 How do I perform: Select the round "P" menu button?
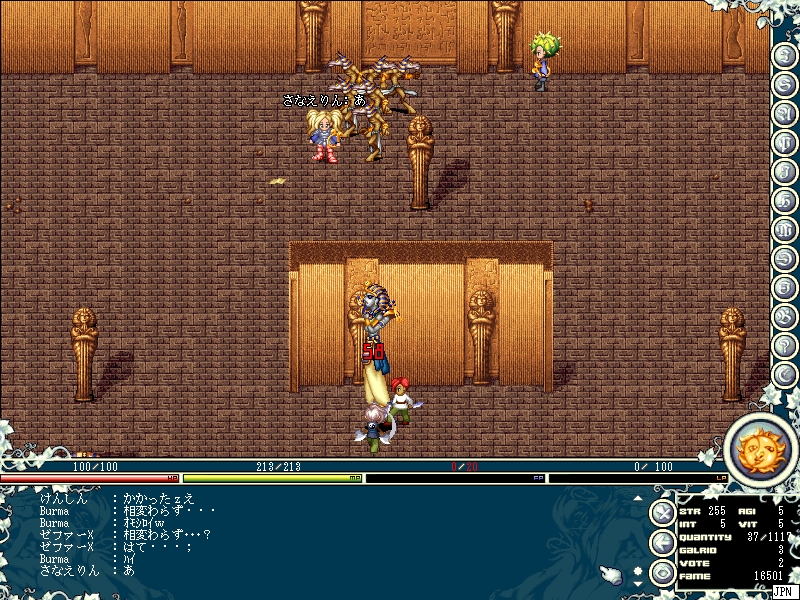[x=786, y=140]
